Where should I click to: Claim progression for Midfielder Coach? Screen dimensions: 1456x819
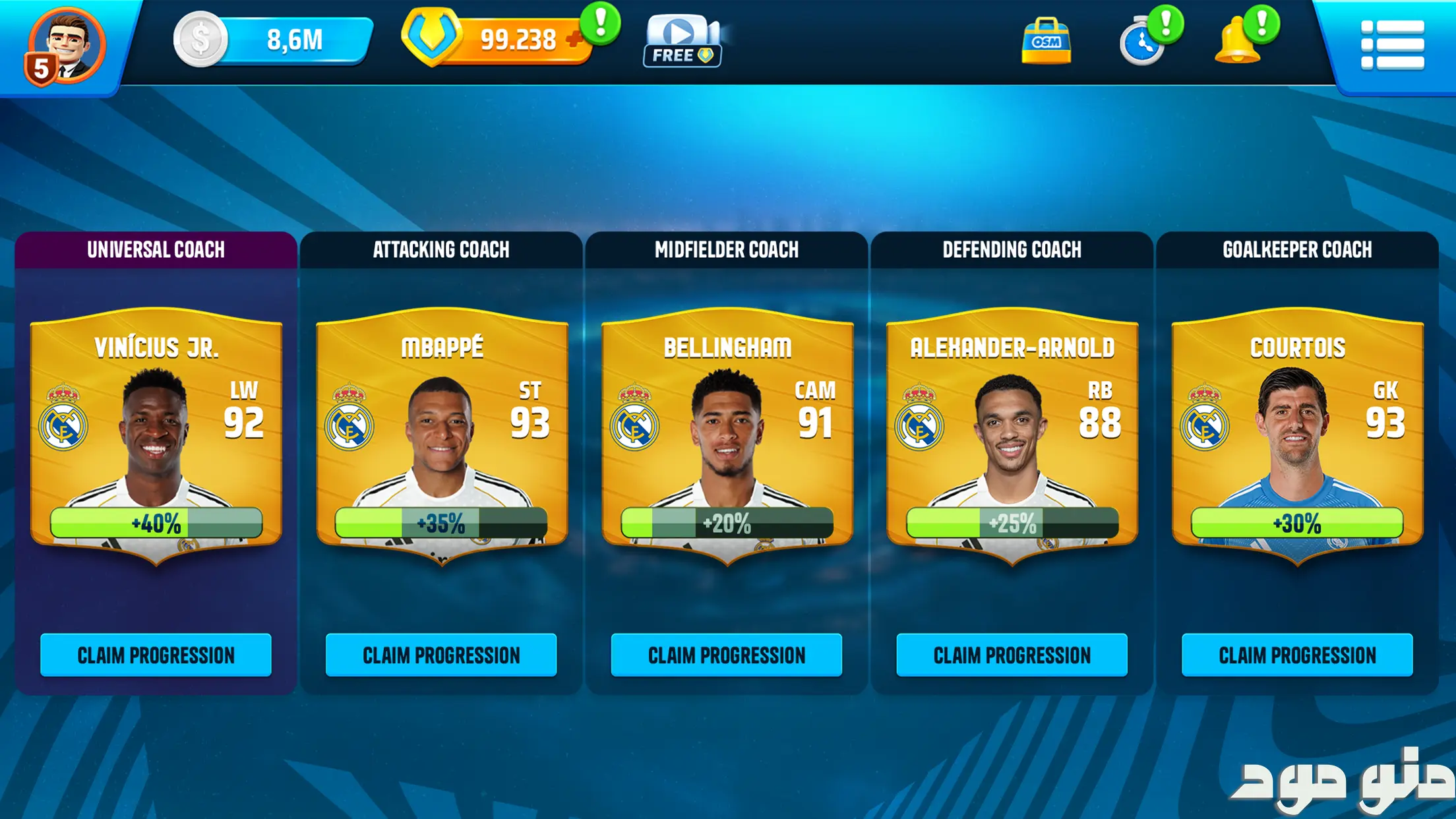(727, 655)
